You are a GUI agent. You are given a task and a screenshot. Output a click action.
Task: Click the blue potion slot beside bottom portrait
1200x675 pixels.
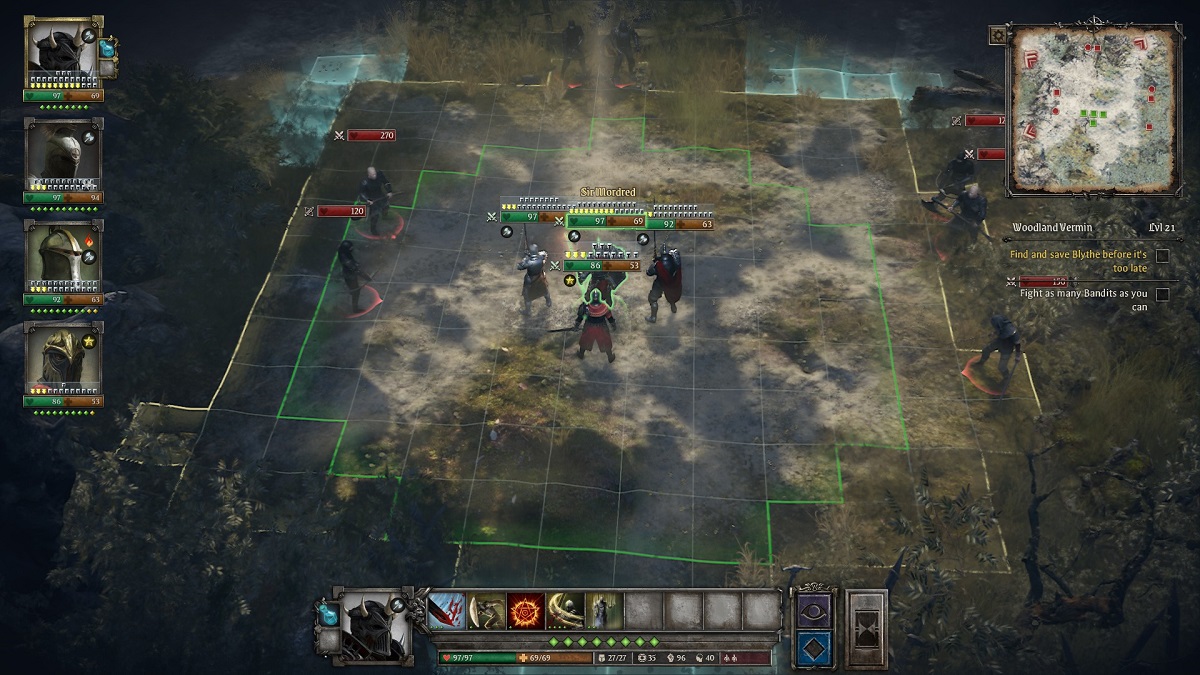(326, 611)
